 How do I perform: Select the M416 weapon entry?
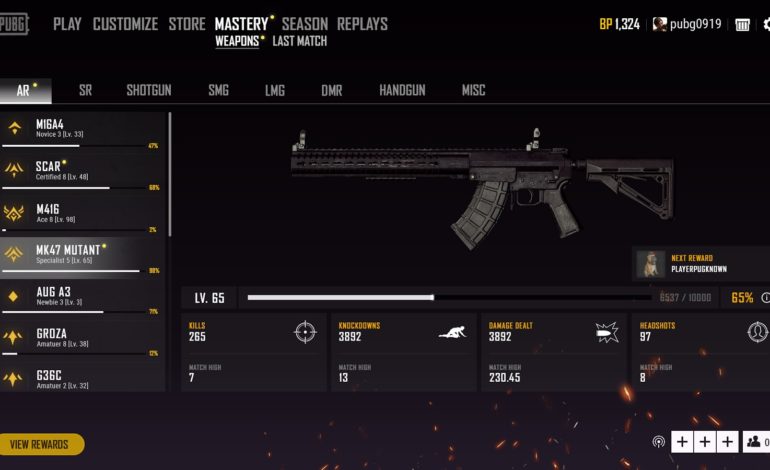click(x=82, y=213)
